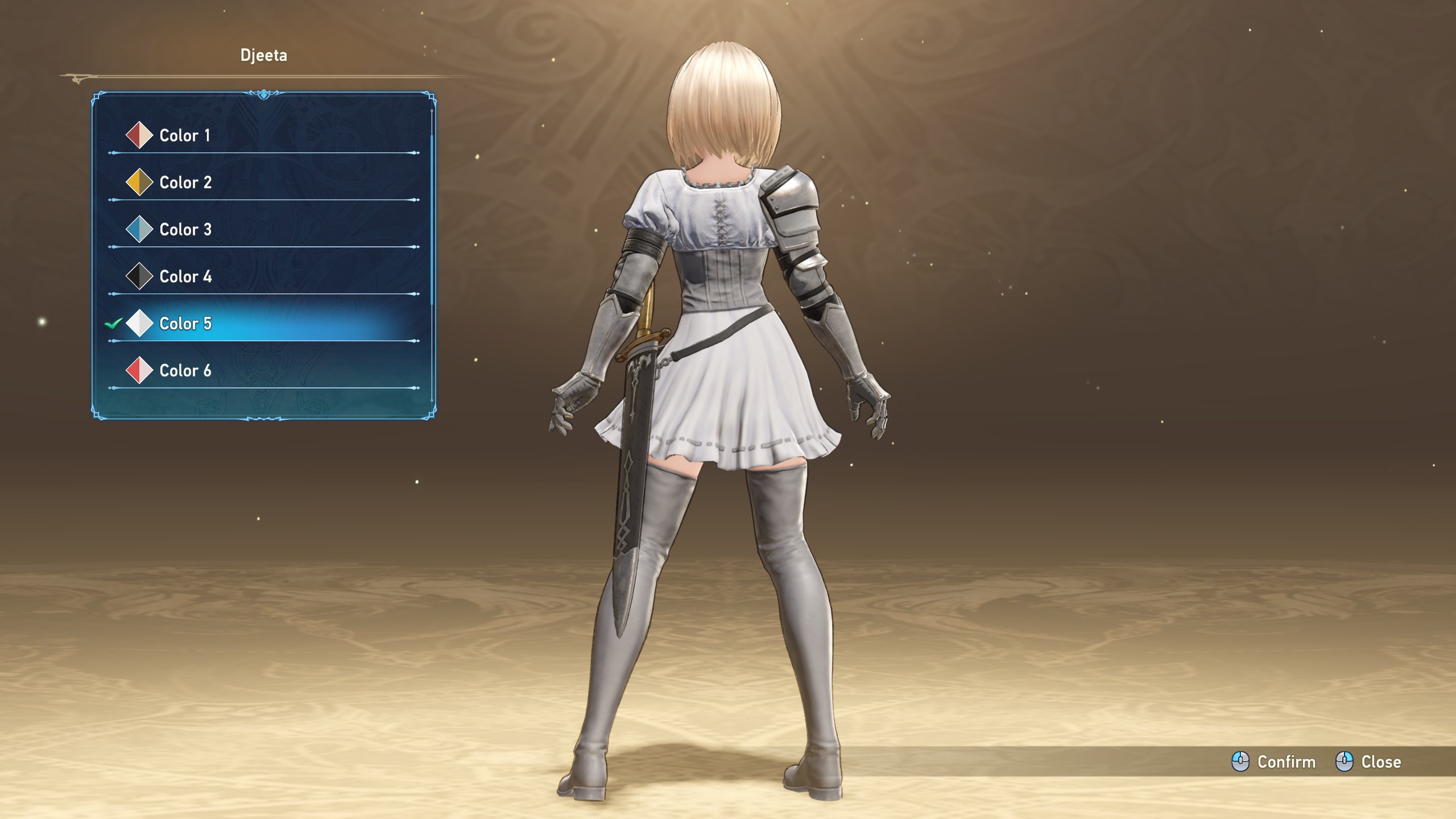Apply the Color 6 red variant
The image size is (1456, 819).
point(185,371)
